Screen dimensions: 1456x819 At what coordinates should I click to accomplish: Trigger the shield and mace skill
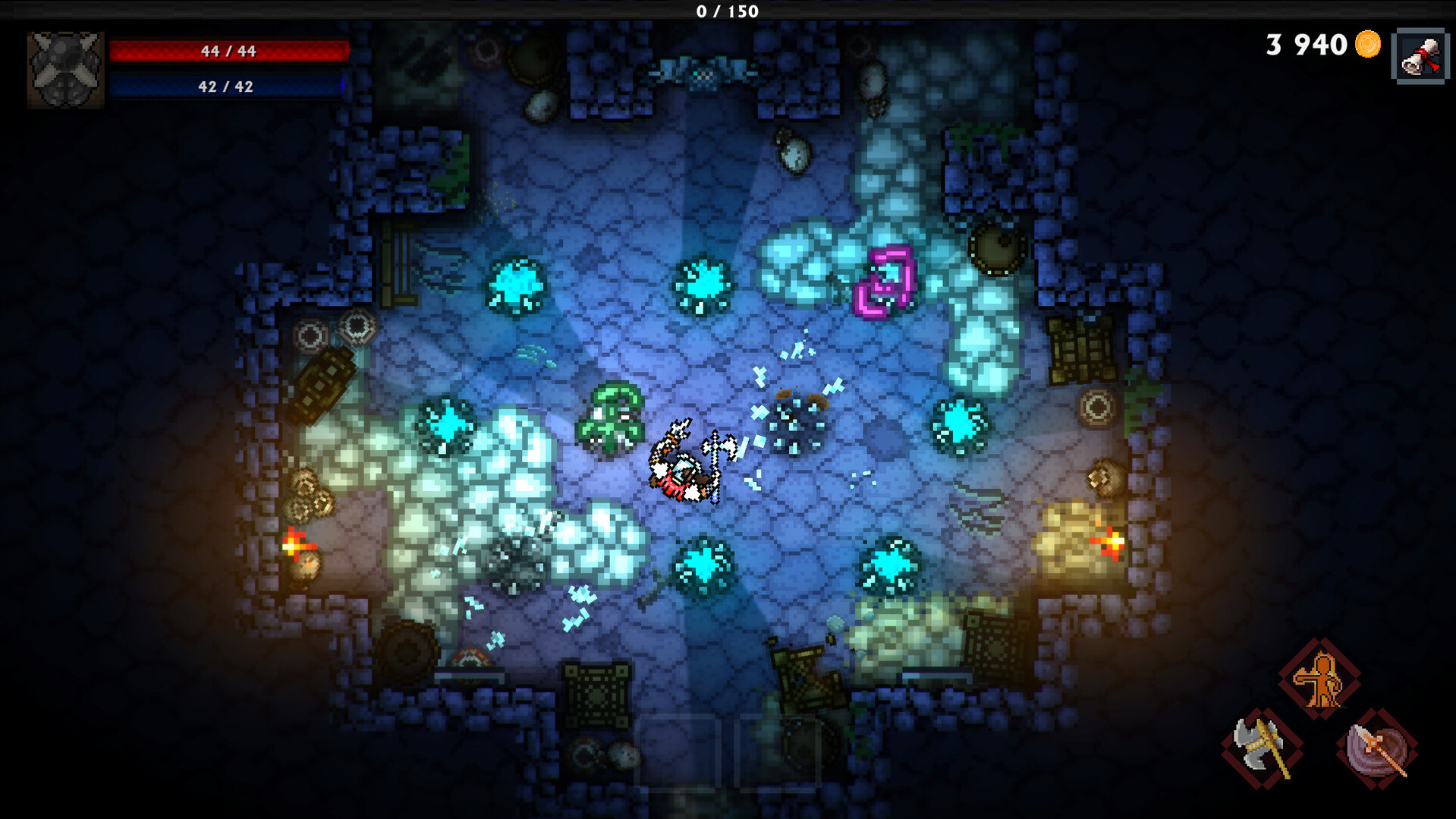(x=1376, y=748)
